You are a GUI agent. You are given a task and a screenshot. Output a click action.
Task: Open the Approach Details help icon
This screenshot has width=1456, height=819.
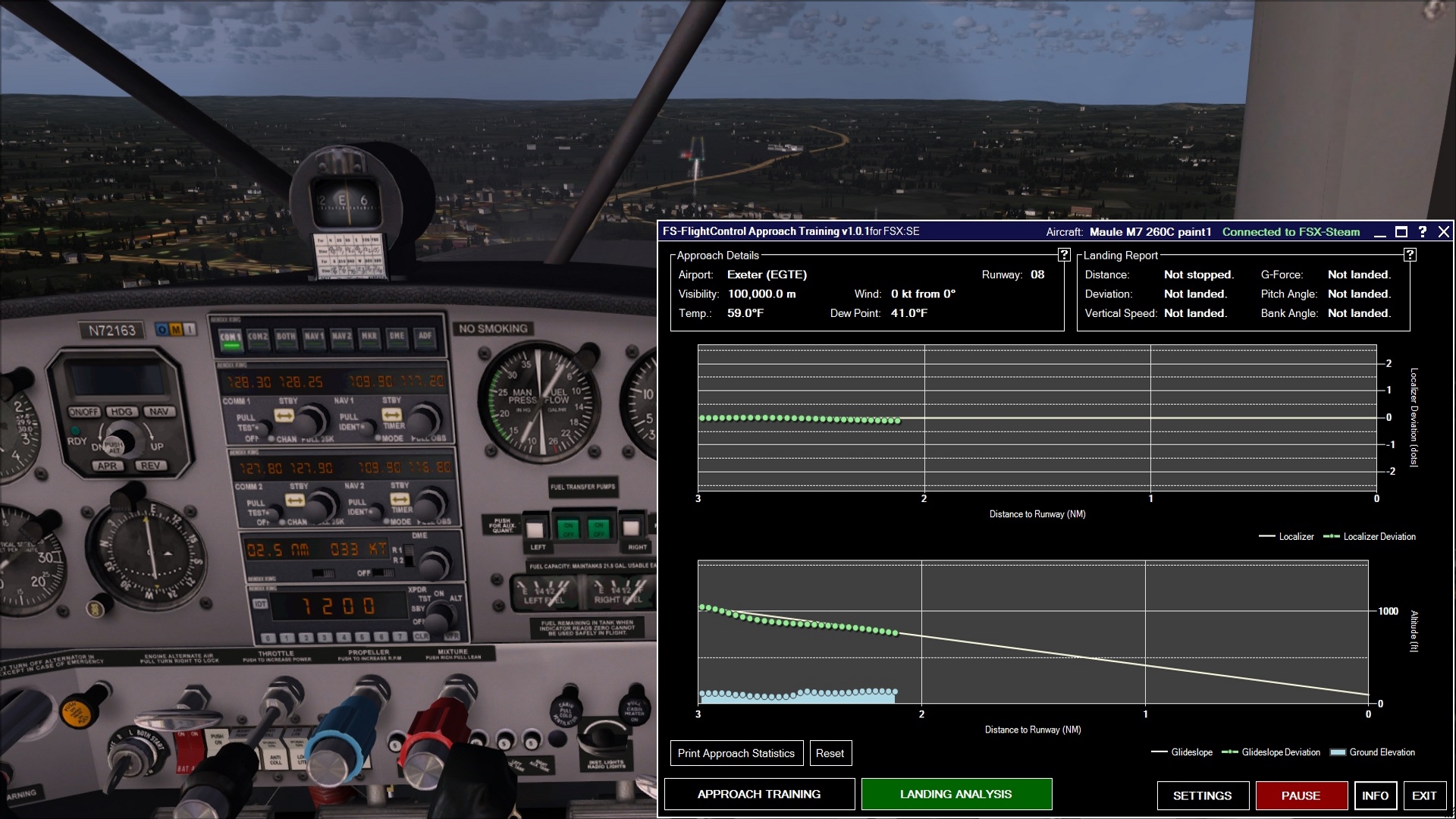1062,256
